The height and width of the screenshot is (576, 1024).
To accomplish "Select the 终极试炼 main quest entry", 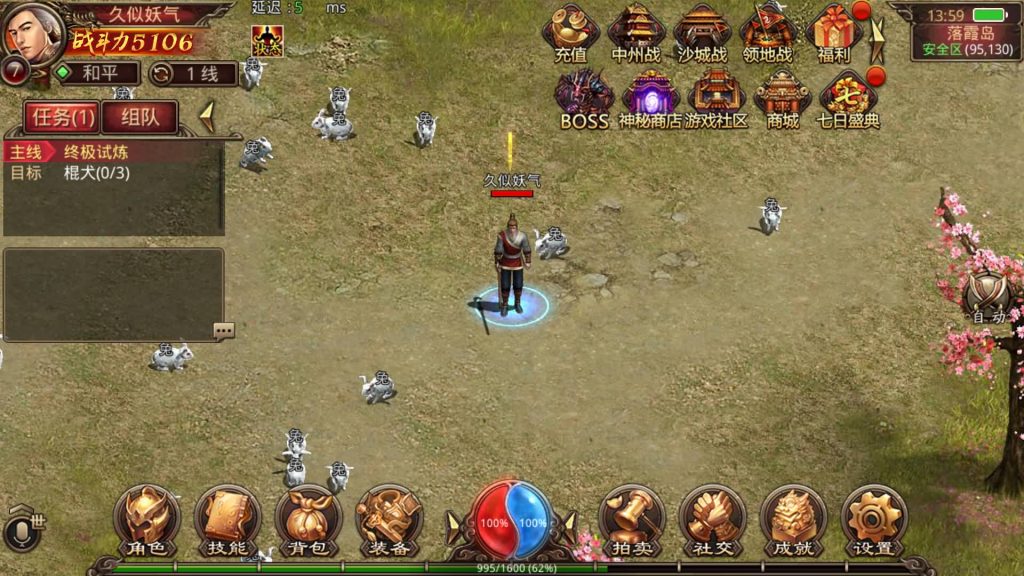I will 96,153.
